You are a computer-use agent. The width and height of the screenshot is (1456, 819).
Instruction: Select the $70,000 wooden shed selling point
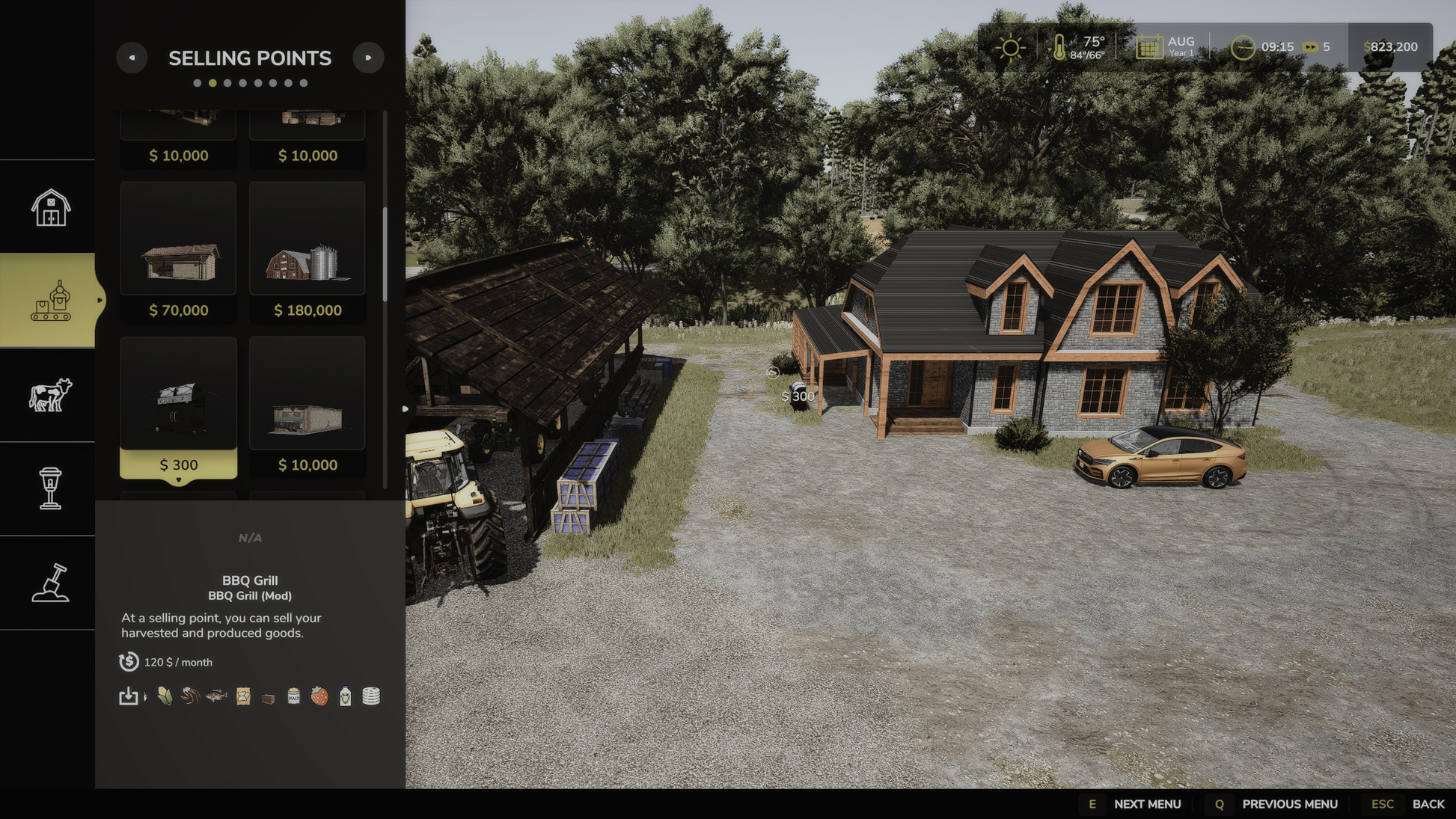(178, 252)
